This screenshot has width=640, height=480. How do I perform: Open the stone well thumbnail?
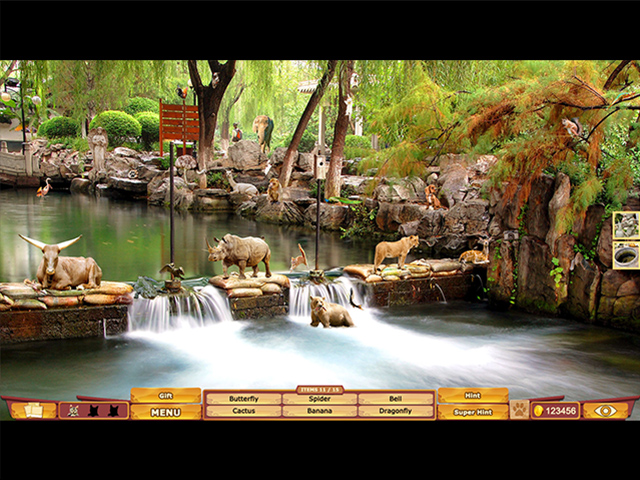point(626,256)
